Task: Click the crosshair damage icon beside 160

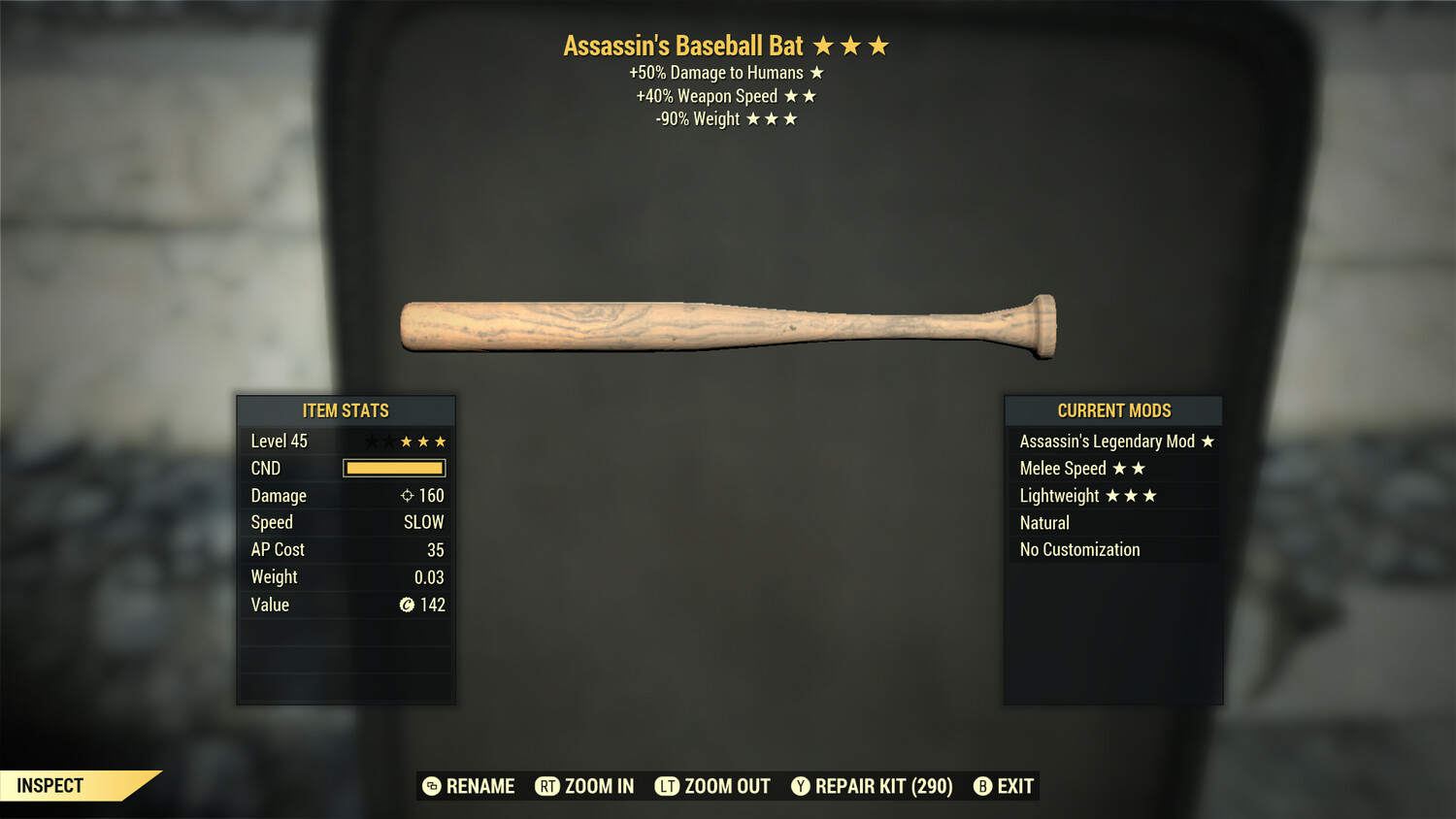Action: pyautogui.click(x=406, y=496)
